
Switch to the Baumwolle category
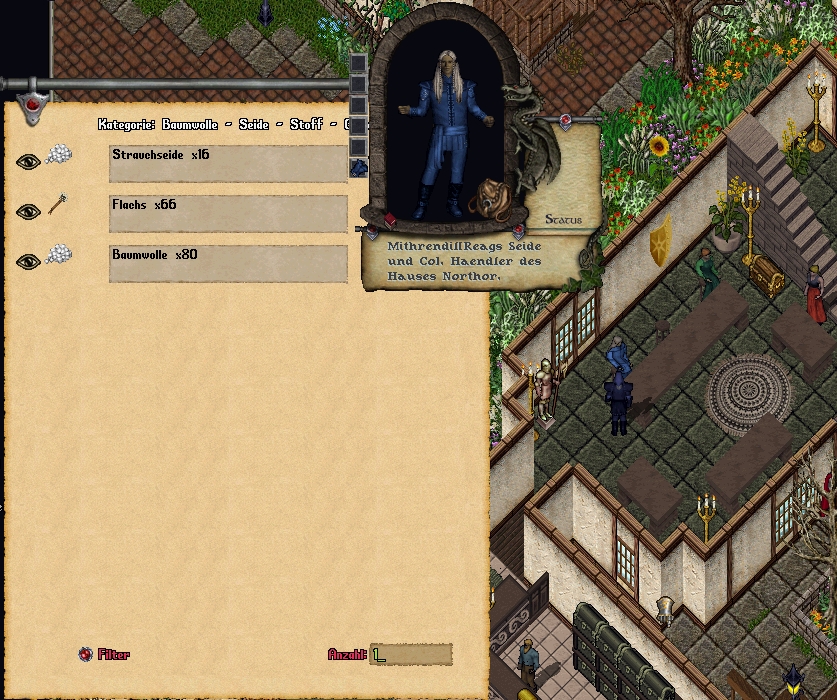pos(190,125)
